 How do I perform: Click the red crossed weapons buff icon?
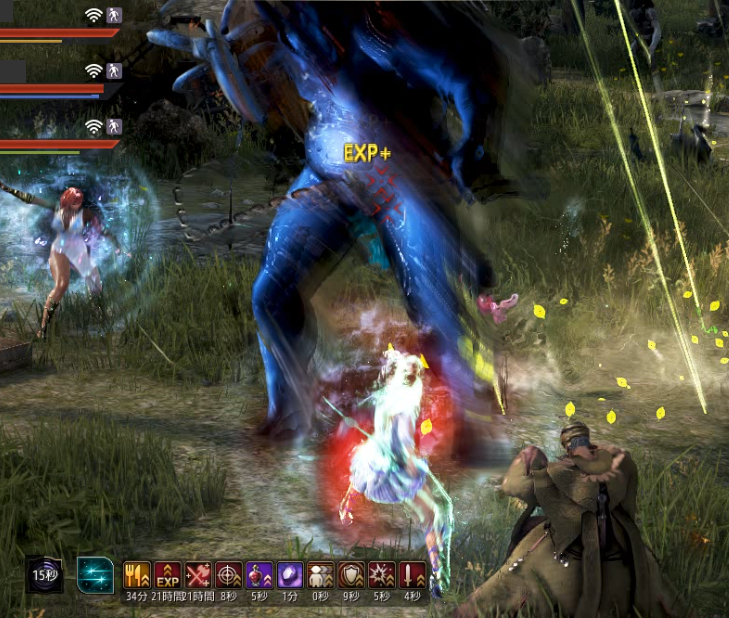coord(198,575)
